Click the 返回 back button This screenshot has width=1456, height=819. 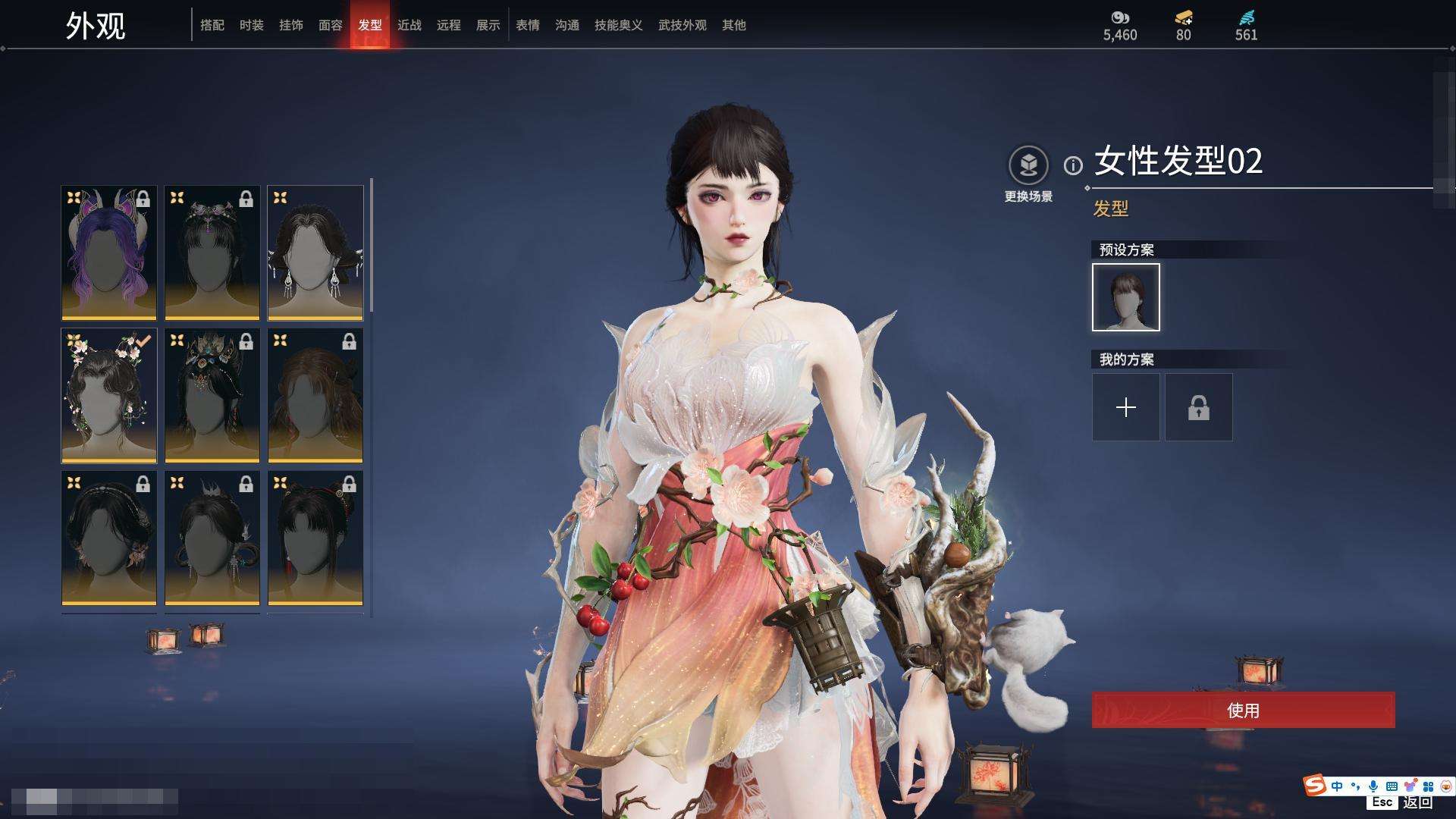point(1417,802)
